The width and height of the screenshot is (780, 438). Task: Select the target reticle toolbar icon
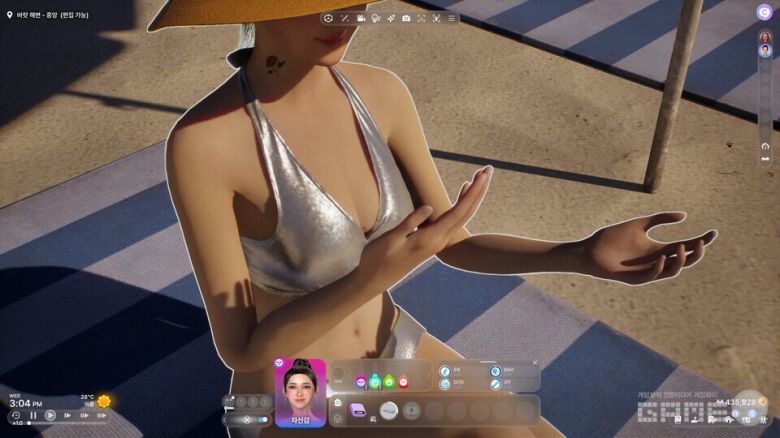pyautogui.click(x=329, y=18)
